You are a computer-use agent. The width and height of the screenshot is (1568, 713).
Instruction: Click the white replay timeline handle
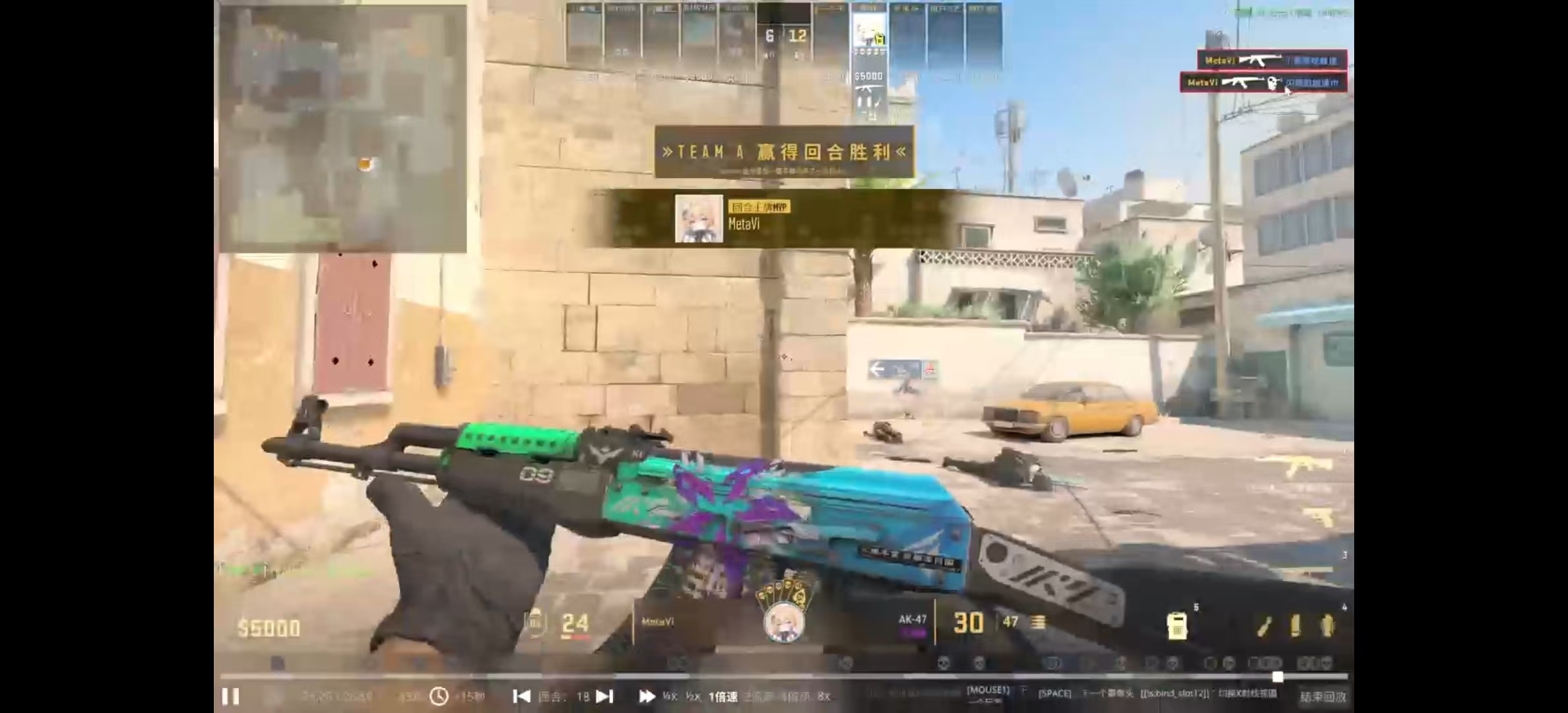(x=1278, y=677)
